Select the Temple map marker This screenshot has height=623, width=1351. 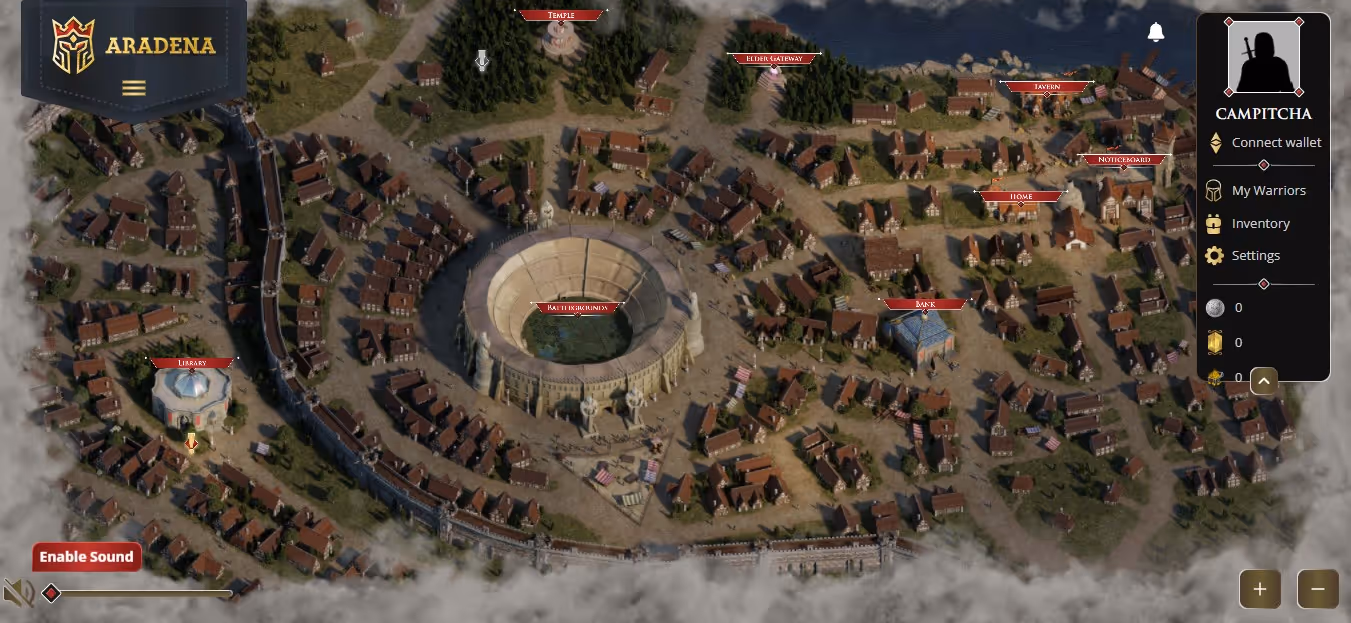pos(561,16)
